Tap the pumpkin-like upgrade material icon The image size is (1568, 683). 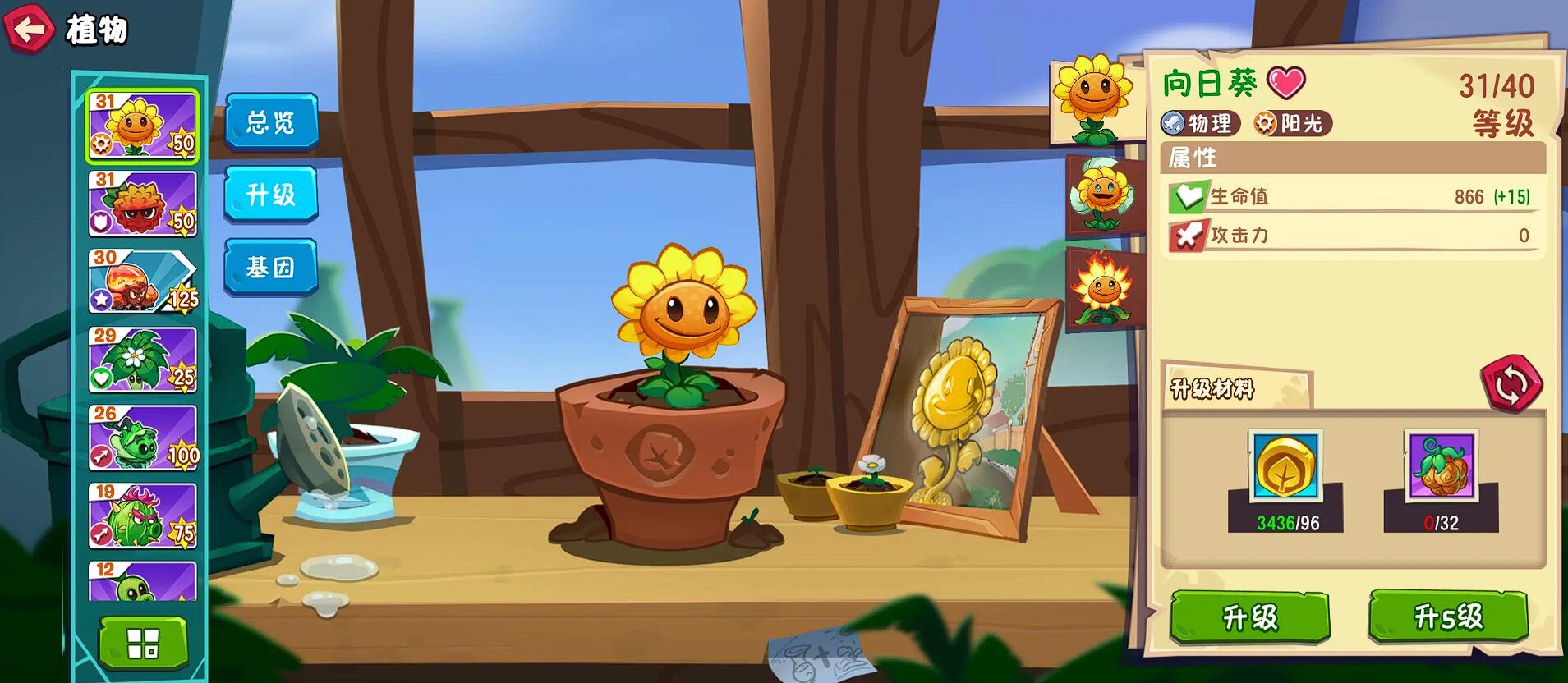coord(1441,466)
